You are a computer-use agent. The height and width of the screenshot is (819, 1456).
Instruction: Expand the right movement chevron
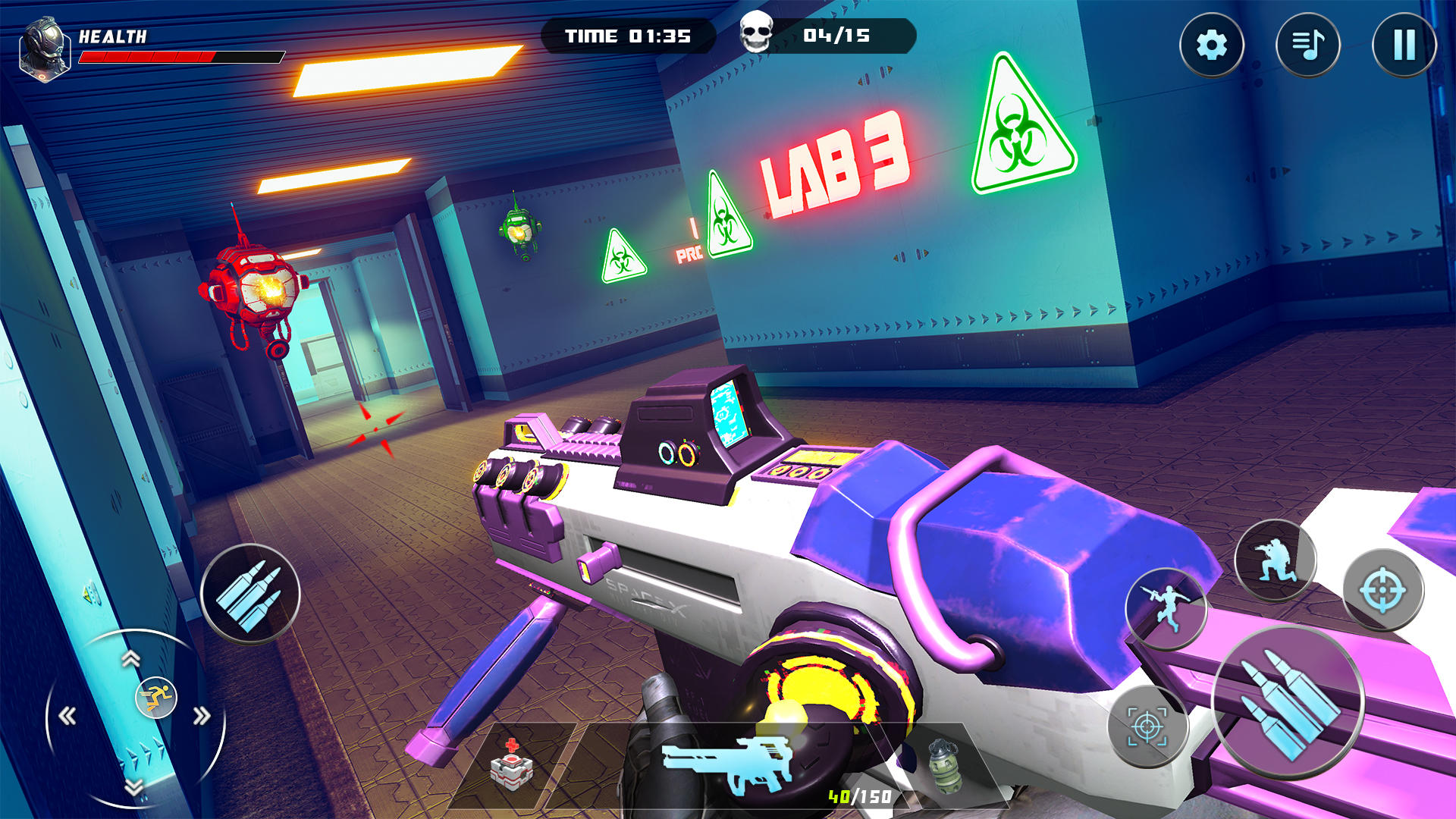(202, 713)
